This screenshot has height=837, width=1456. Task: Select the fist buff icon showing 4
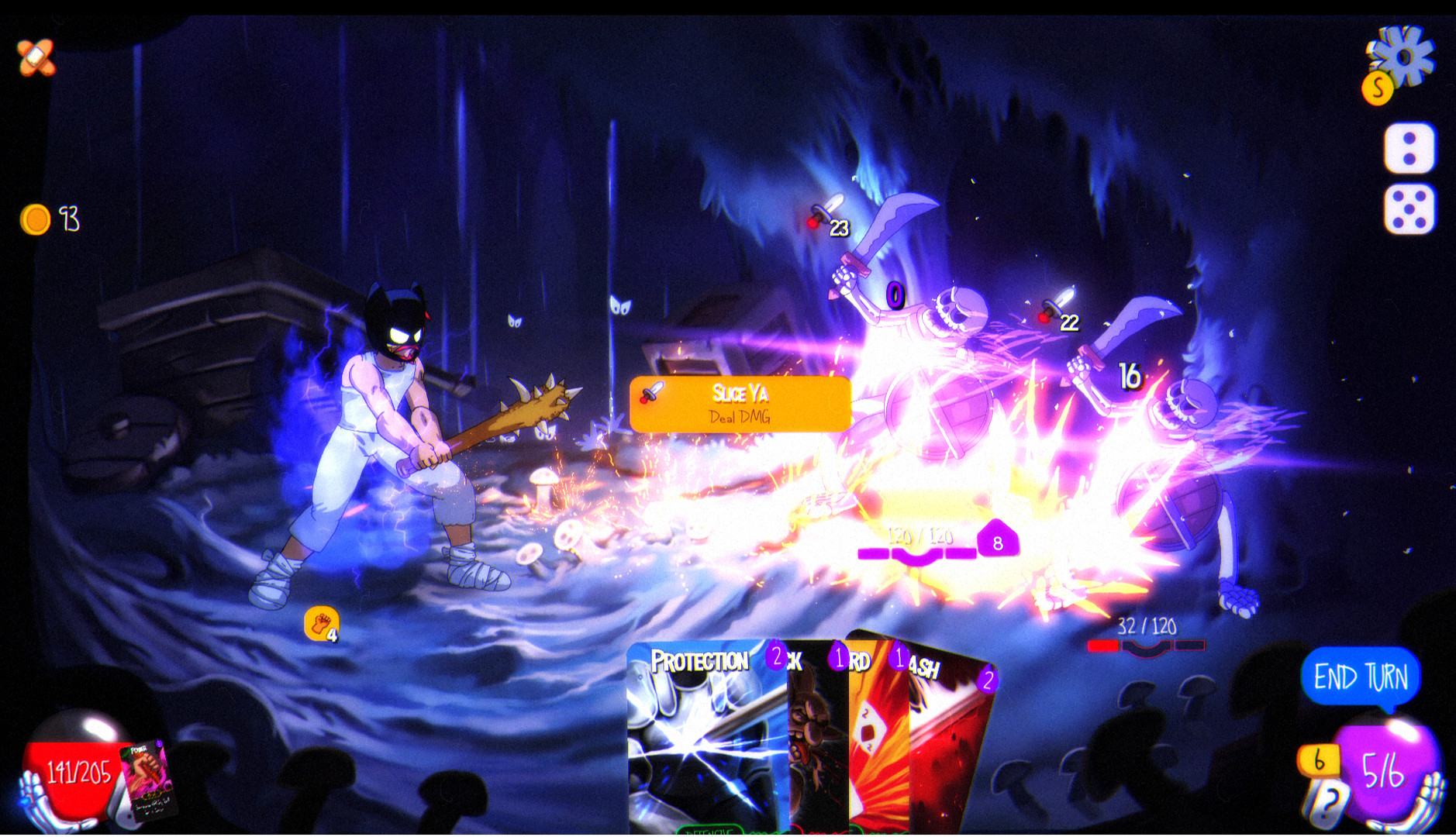322,622
